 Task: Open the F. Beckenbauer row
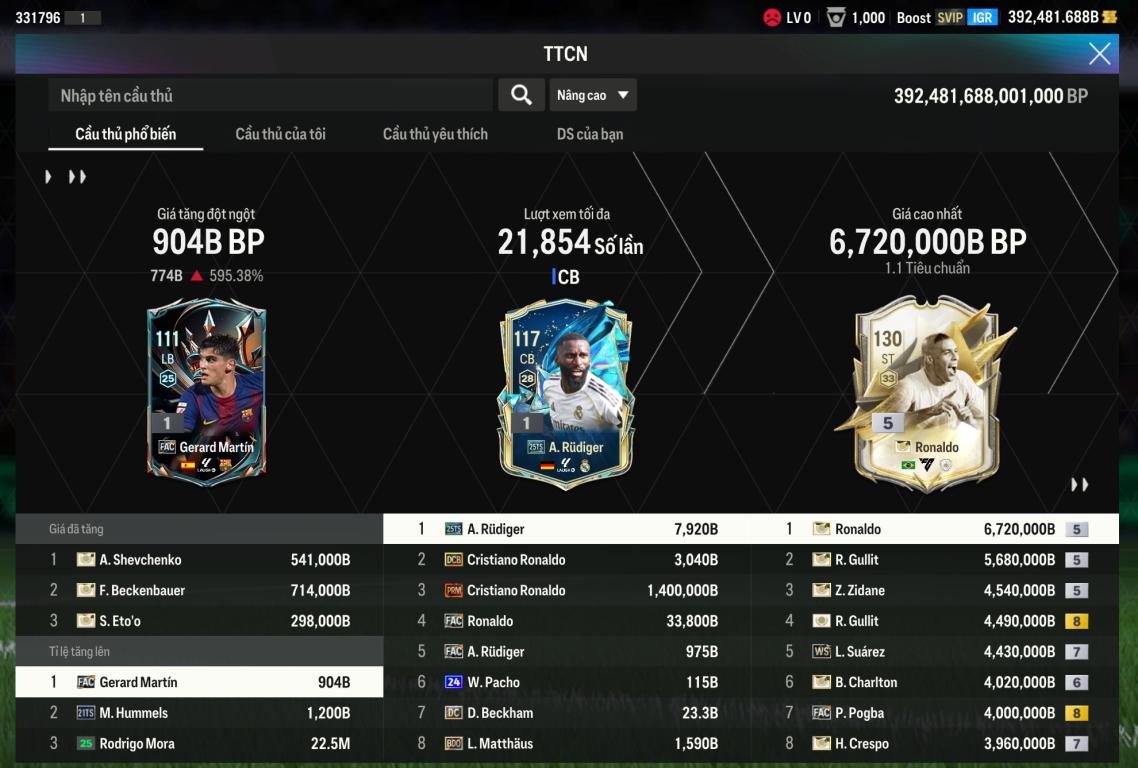[x=199, y=591]
